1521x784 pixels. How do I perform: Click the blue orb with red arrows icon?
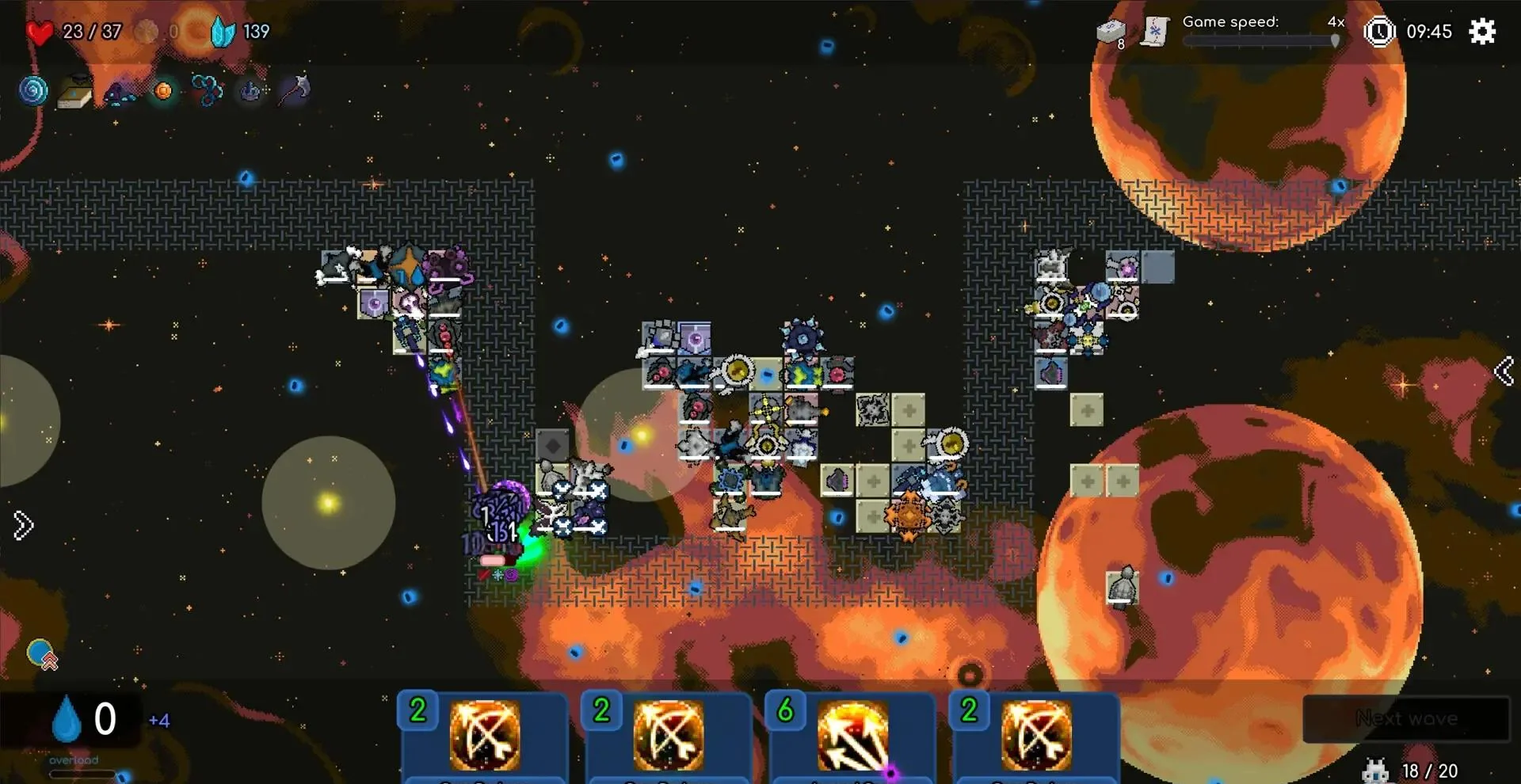click(42, 655)
